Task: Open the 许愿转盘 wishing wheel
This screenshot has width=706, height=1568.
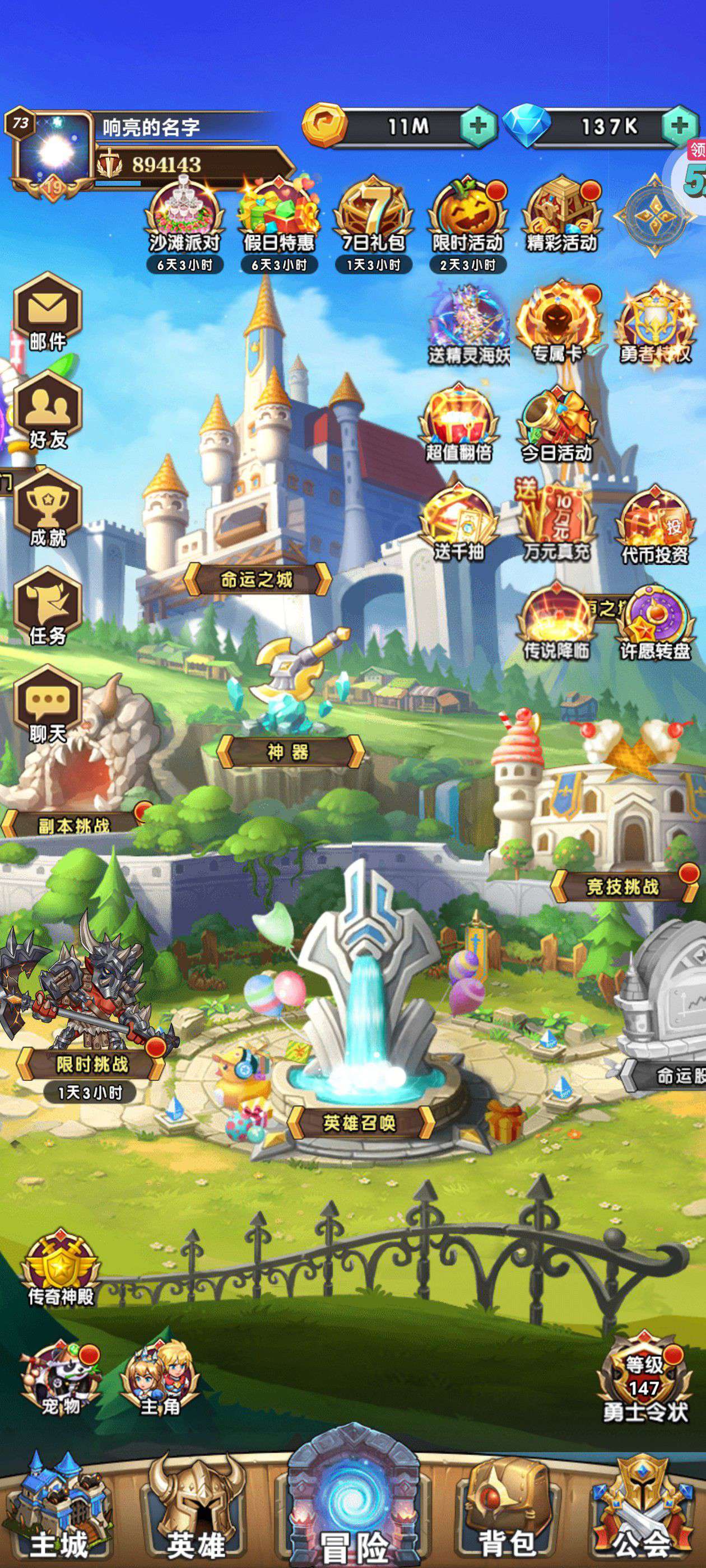Action: point(656,624)
